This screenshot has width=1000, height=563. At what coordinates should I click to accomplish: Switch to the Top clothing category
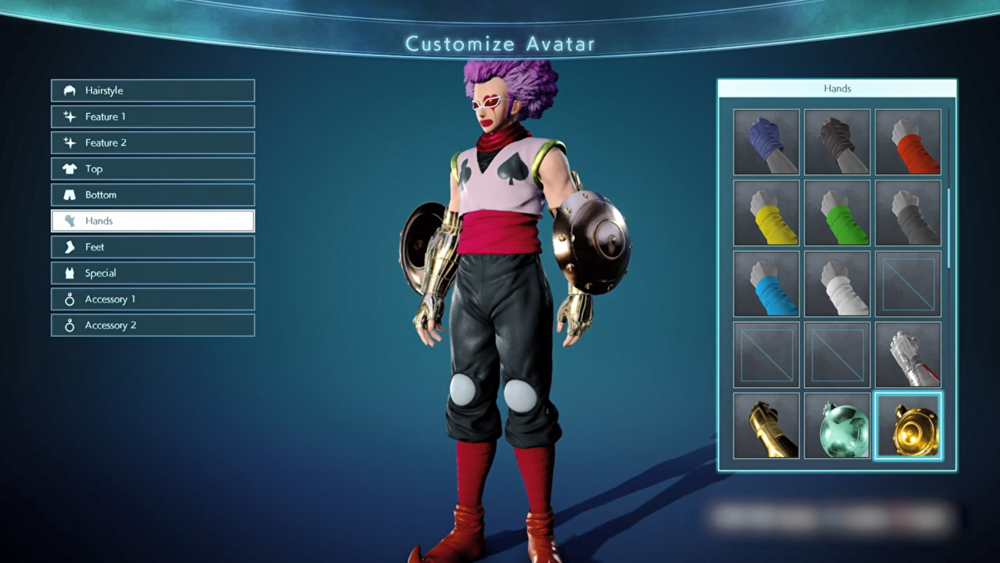click(153, 169)
